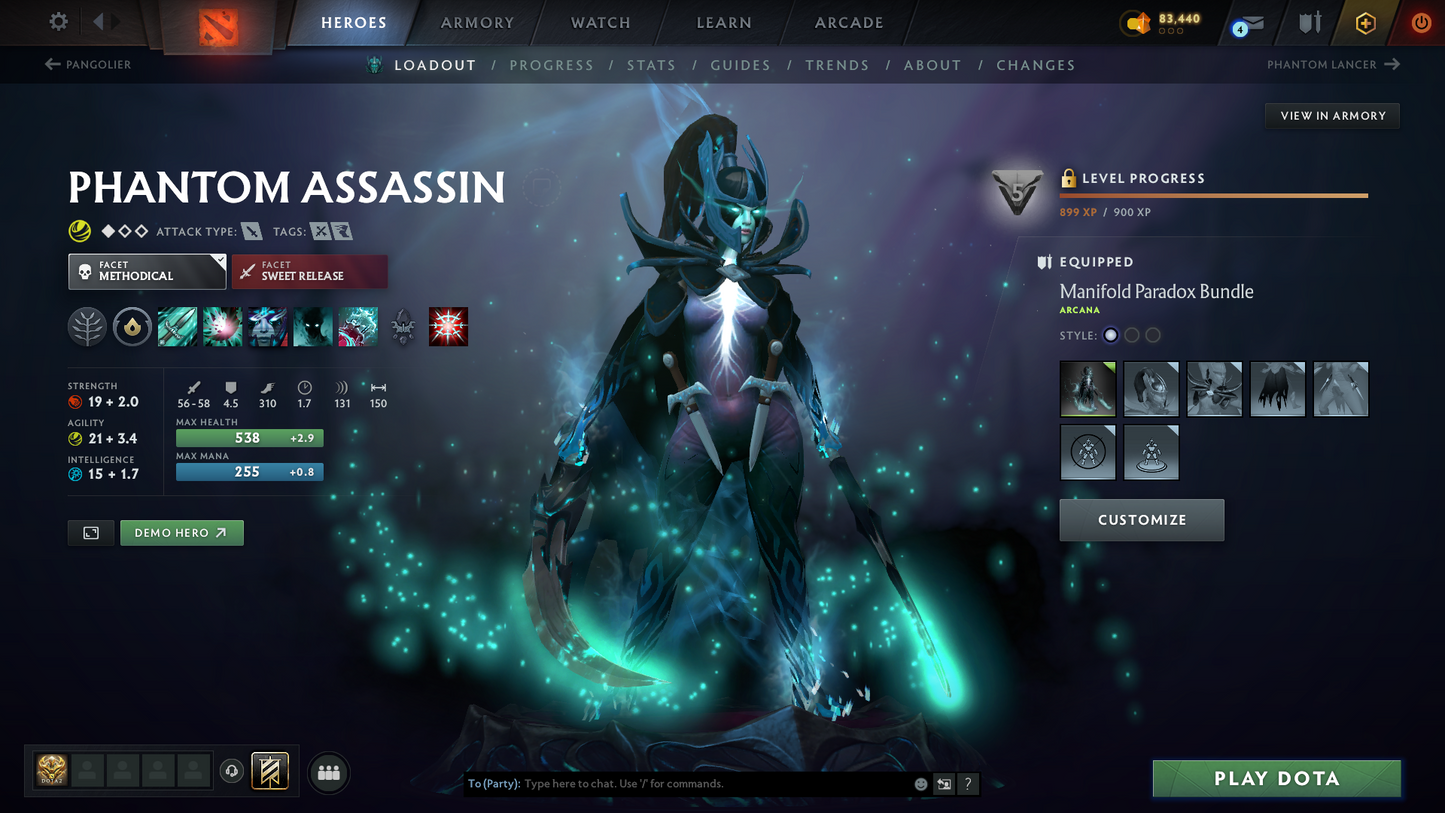Click the PLAY DOTA button
The width and height of the screenshot is (1445, 813).
1276,778
